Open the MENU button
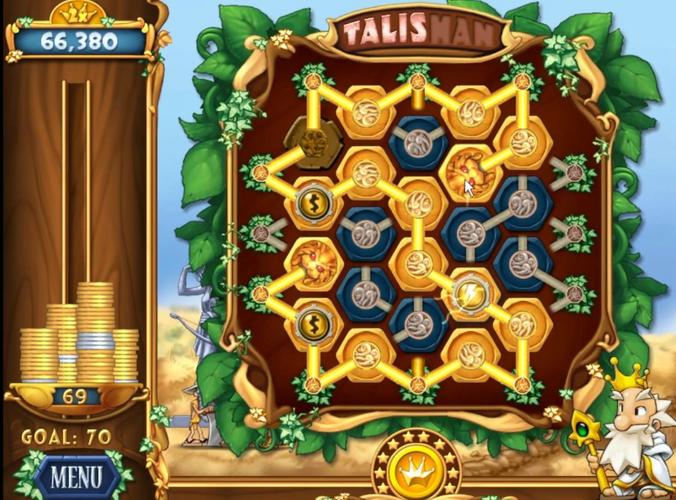Viewport: 676px width, 500px height. pyautogui.click(x=75, y=474)
